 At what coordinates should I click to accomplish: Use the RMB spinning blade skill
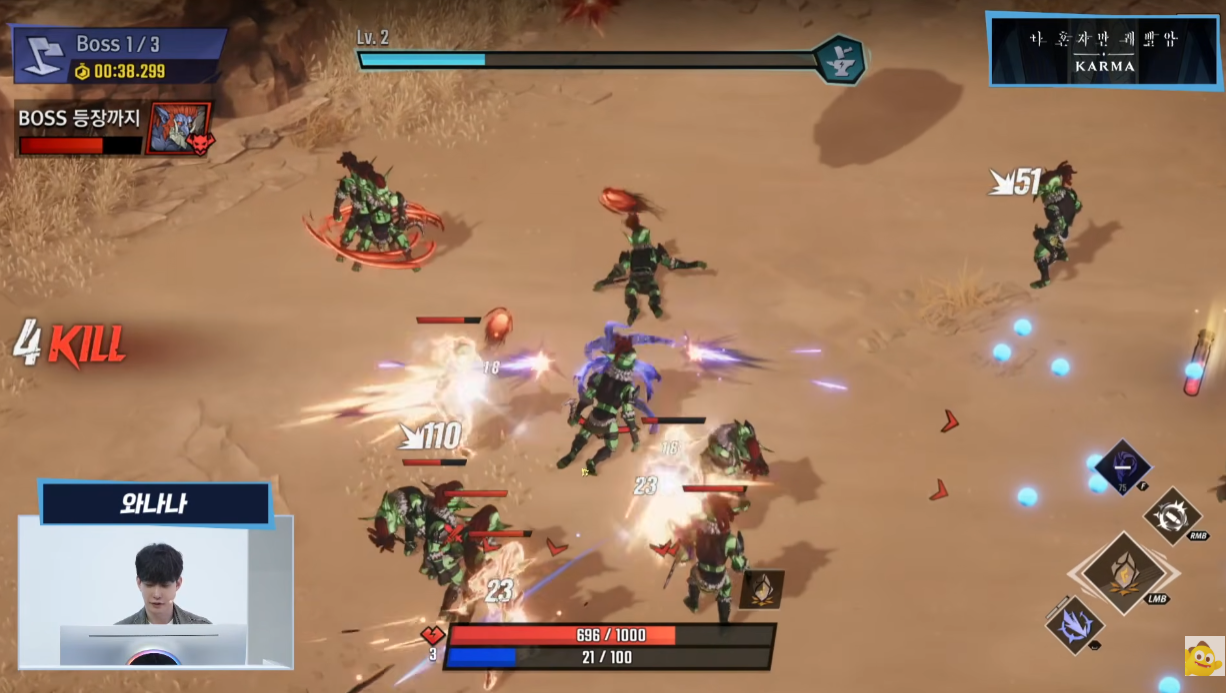click(x=1172, y=516)
